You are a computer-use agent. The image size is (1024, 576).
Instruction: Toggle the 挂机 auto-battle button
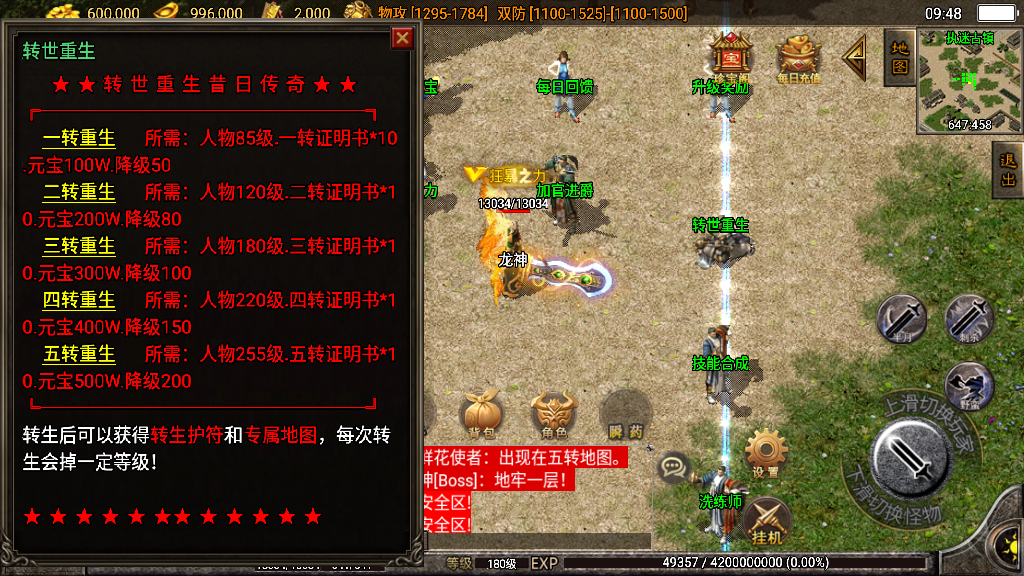click(x=767, y=521)
